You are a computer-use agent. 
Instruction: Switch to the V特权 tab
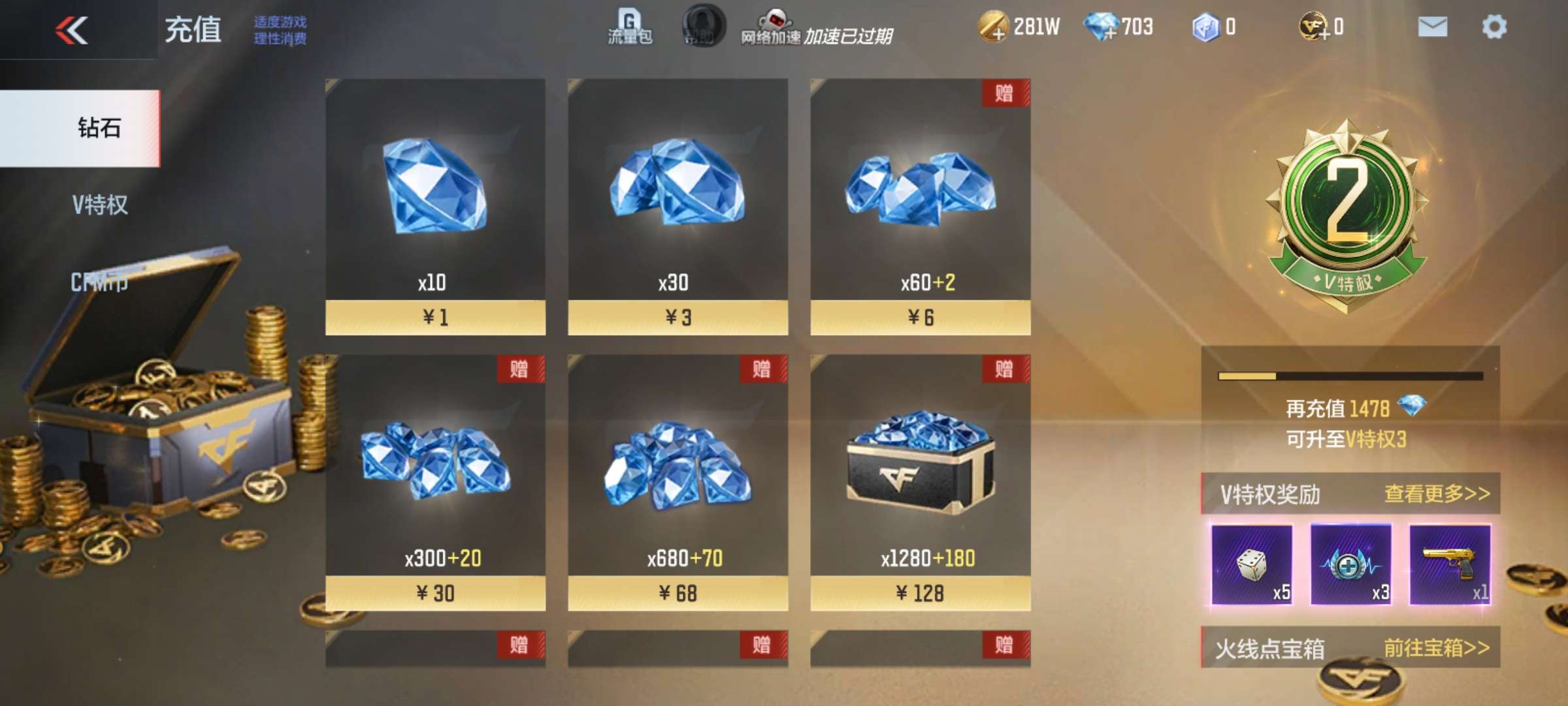tap(99, 205)
